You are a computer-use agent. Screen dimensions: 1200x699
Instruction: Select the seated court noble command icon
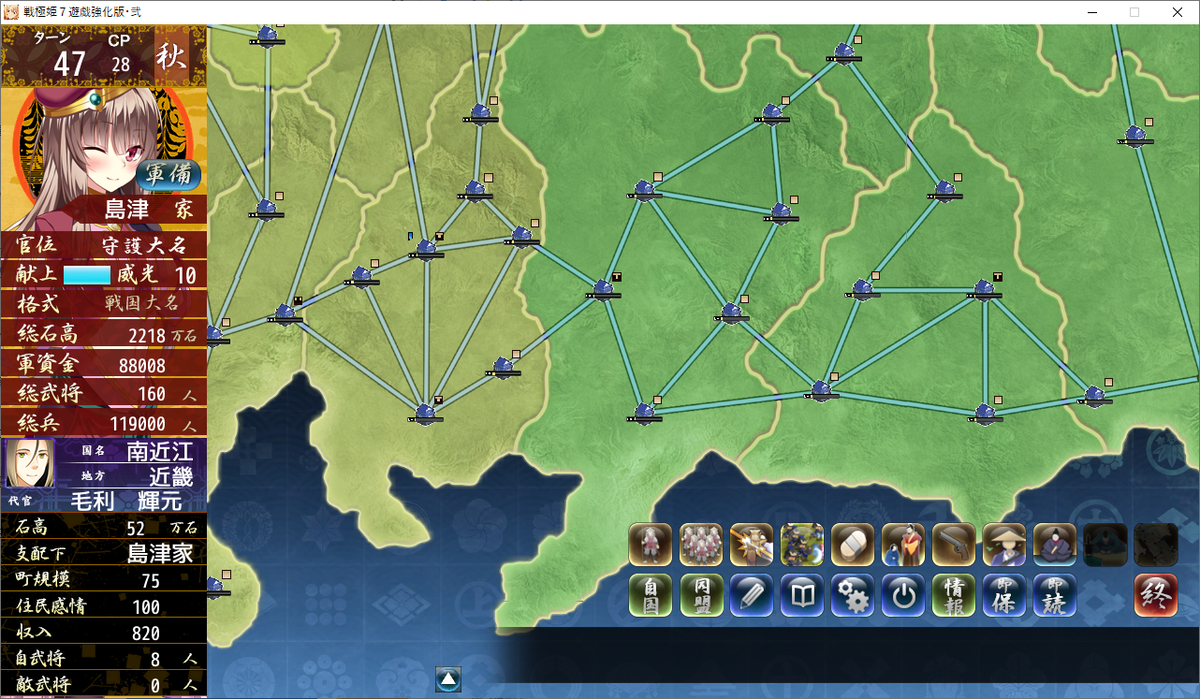1055,544
